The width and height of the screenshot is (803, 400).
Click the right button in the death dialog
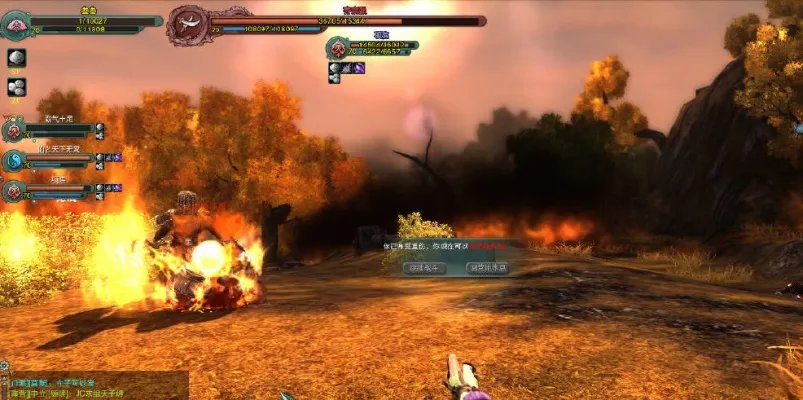pos(488,268)
